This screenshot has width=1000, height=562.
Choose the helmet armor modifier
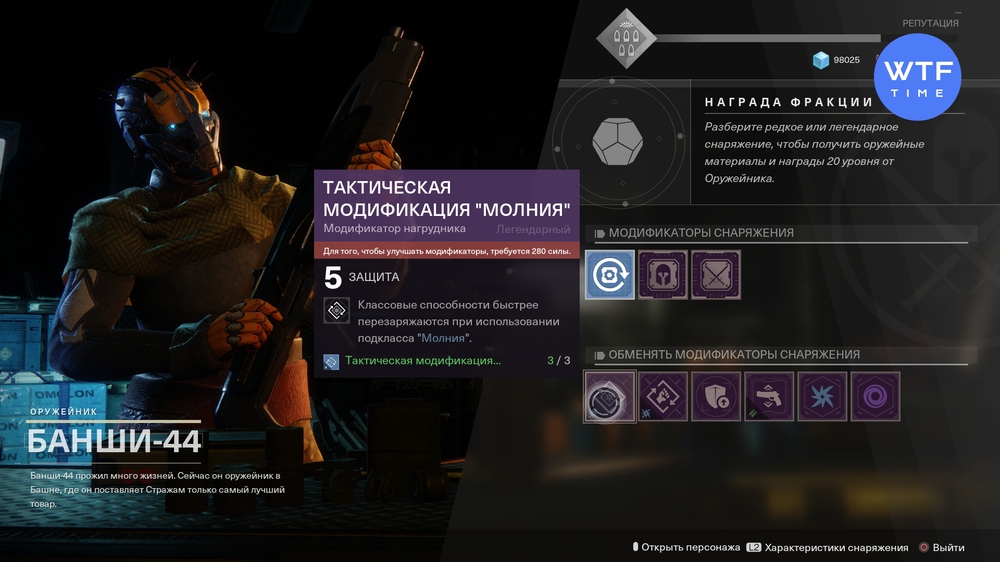pos(663,275)
